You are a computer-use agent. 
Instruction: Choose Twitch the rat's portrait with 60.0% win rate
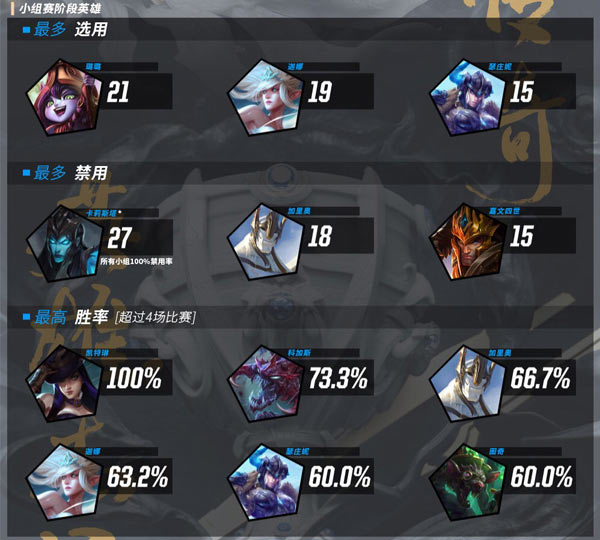tap(463, 475)
